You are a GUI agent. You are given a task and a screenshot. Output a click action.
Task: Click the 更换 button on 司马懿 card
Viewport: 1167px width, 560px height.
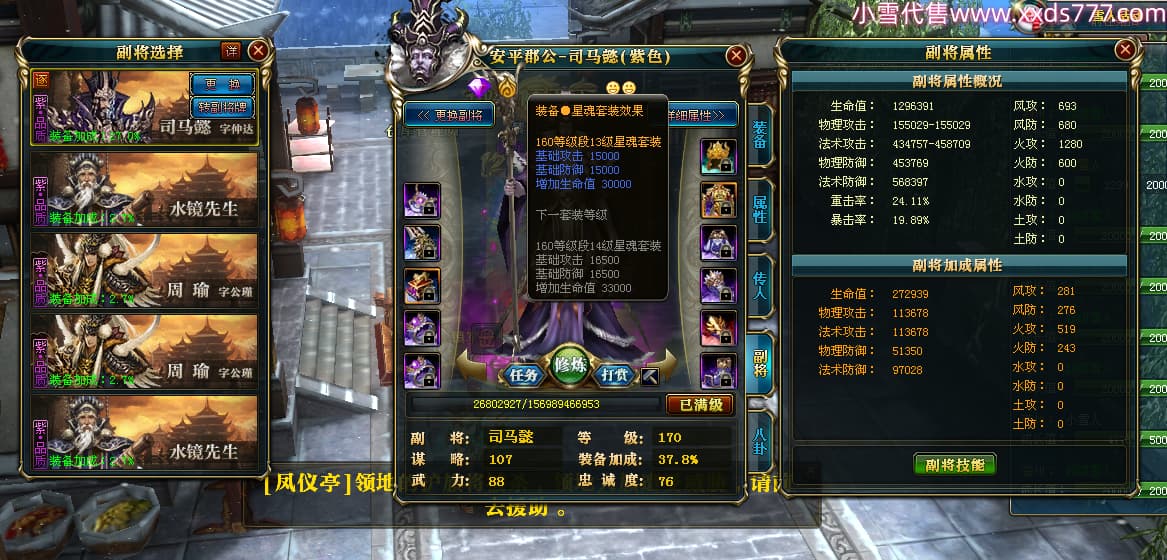coord(222,84)
